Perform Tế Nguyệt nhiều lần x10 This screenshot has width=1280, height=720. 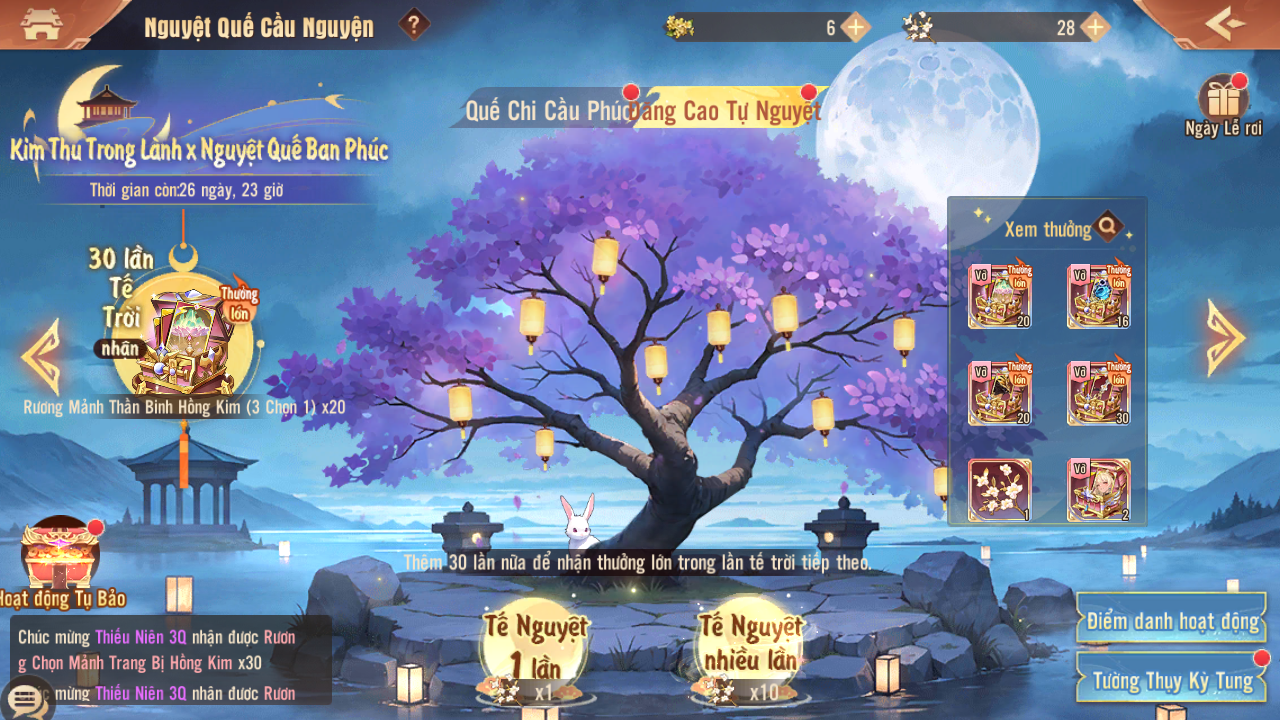[750, 650]
